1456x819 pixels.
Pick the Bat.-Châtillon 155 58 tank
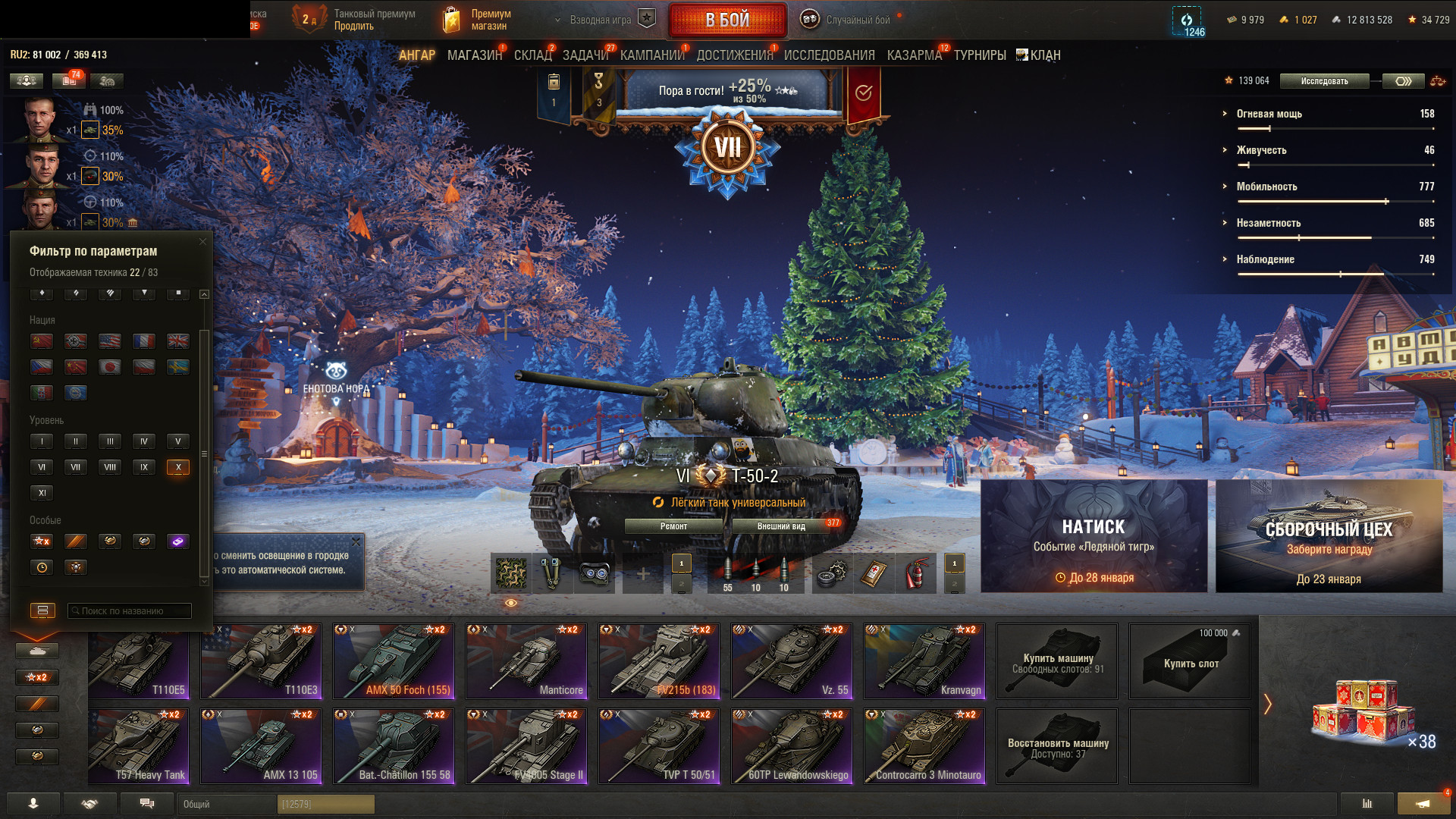click(394, 745)
